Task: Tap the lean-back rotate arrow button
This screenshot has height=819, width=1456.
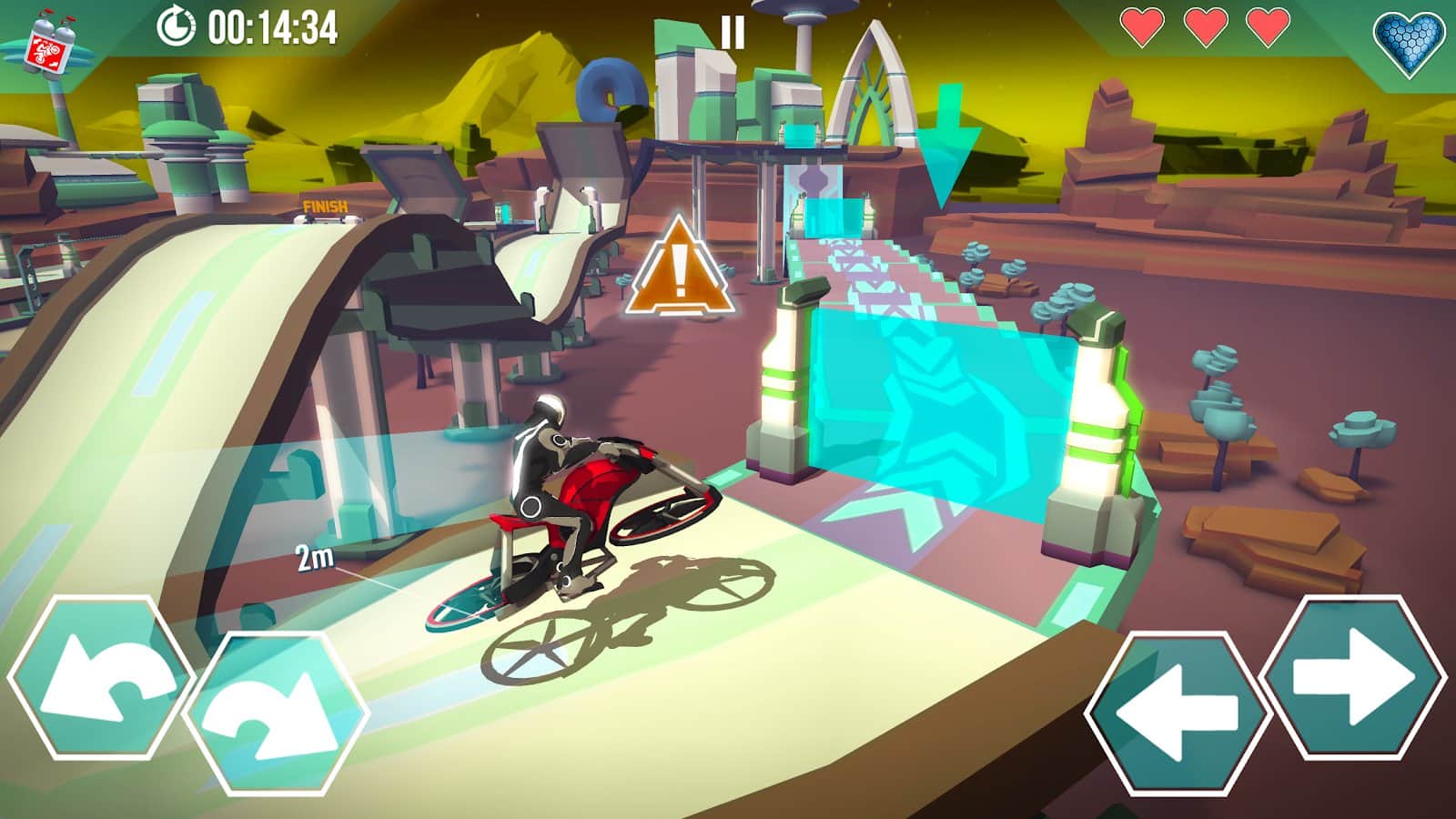Action: (102, 677)
